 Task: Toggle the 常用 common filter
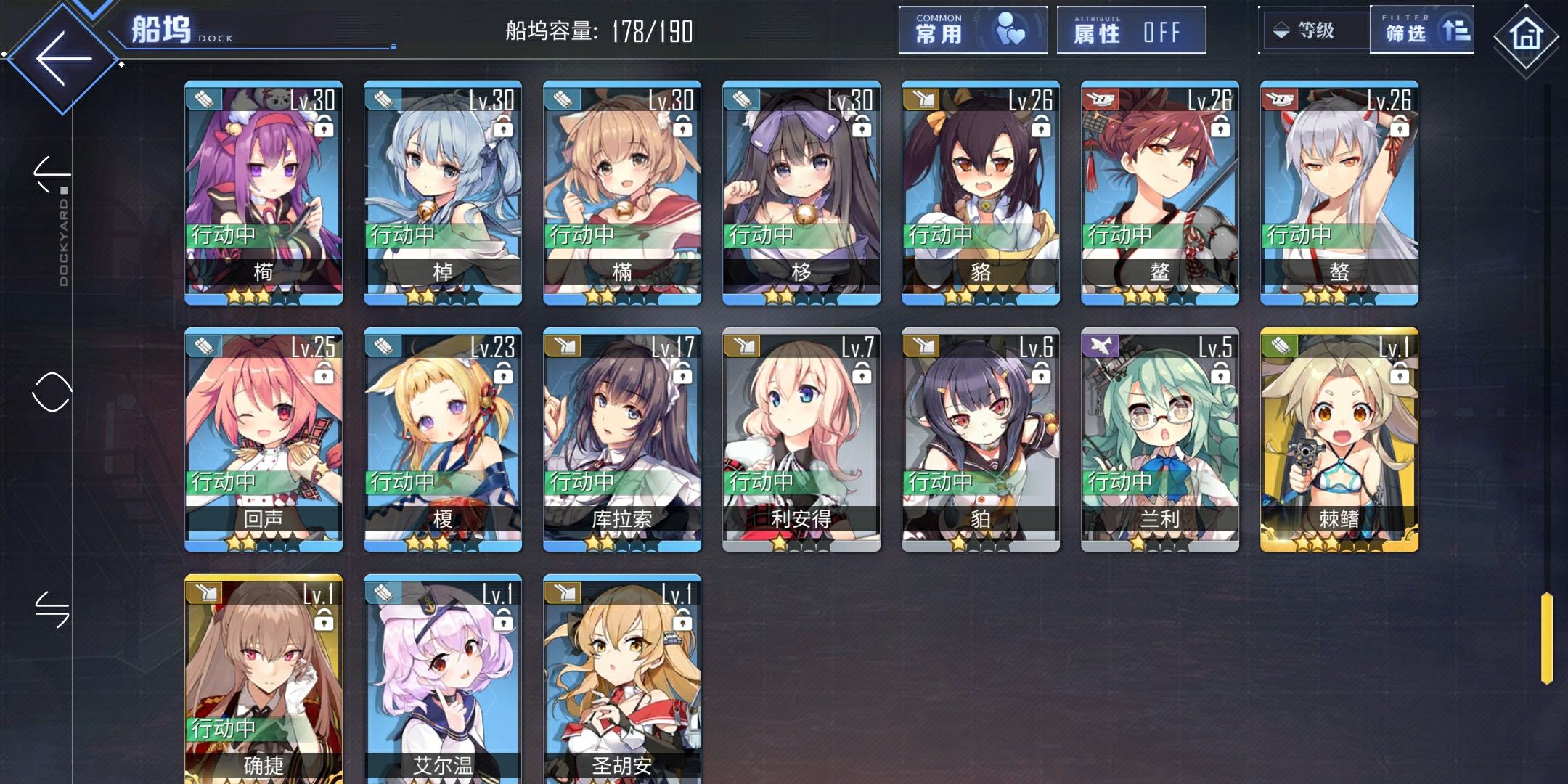[x=973, y=30]
